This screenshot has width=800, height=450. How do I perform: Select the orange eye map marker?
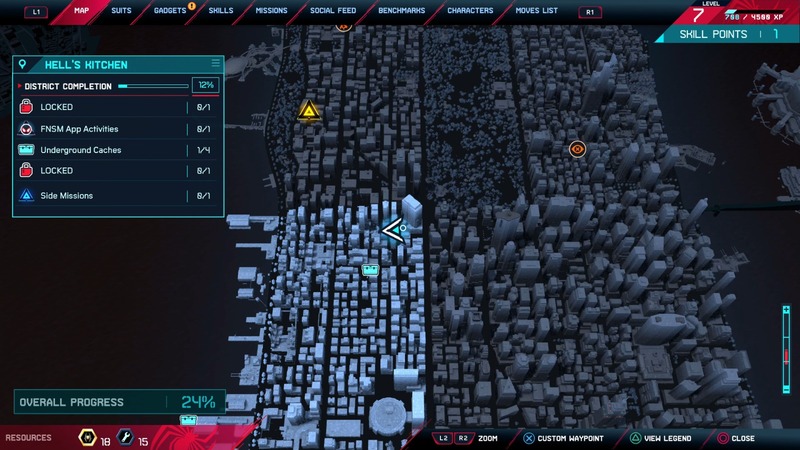pyautogui.click(x=577, y=149)
